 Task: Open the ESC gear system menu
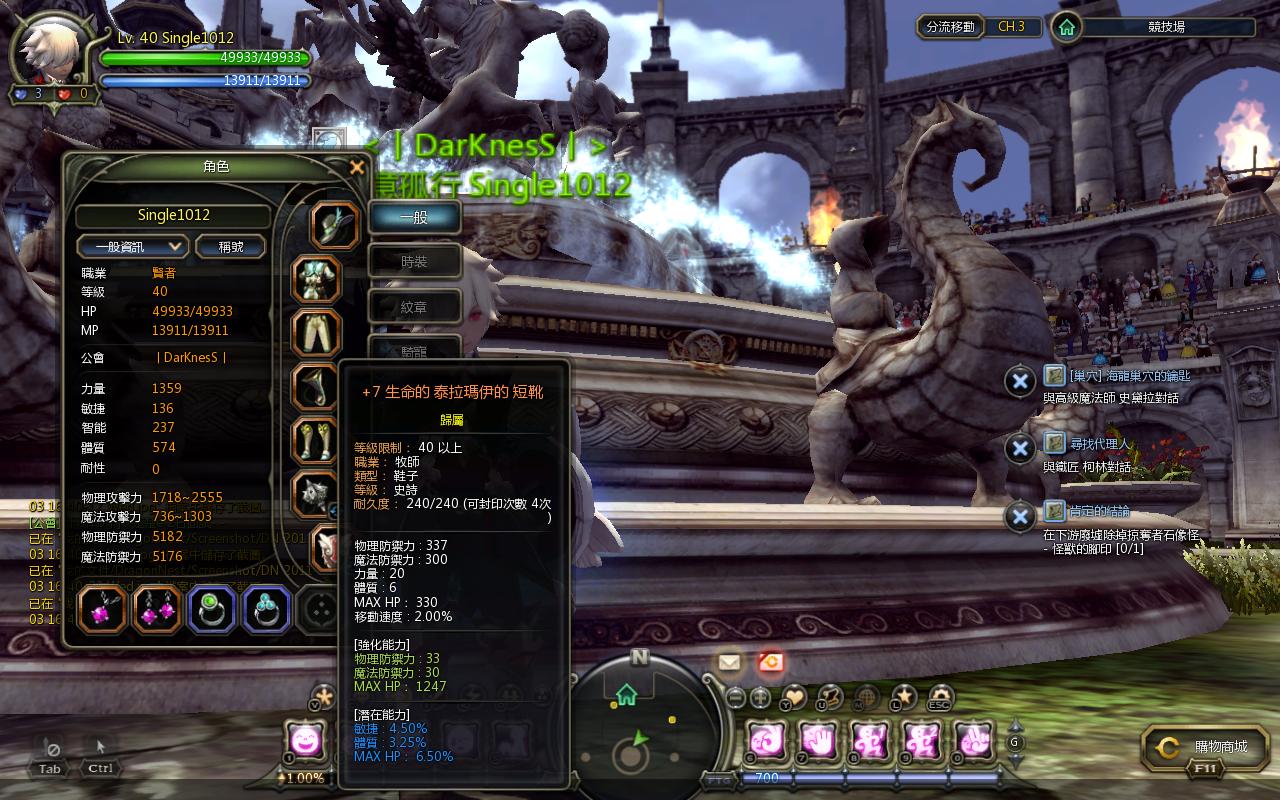click(940, 696)
